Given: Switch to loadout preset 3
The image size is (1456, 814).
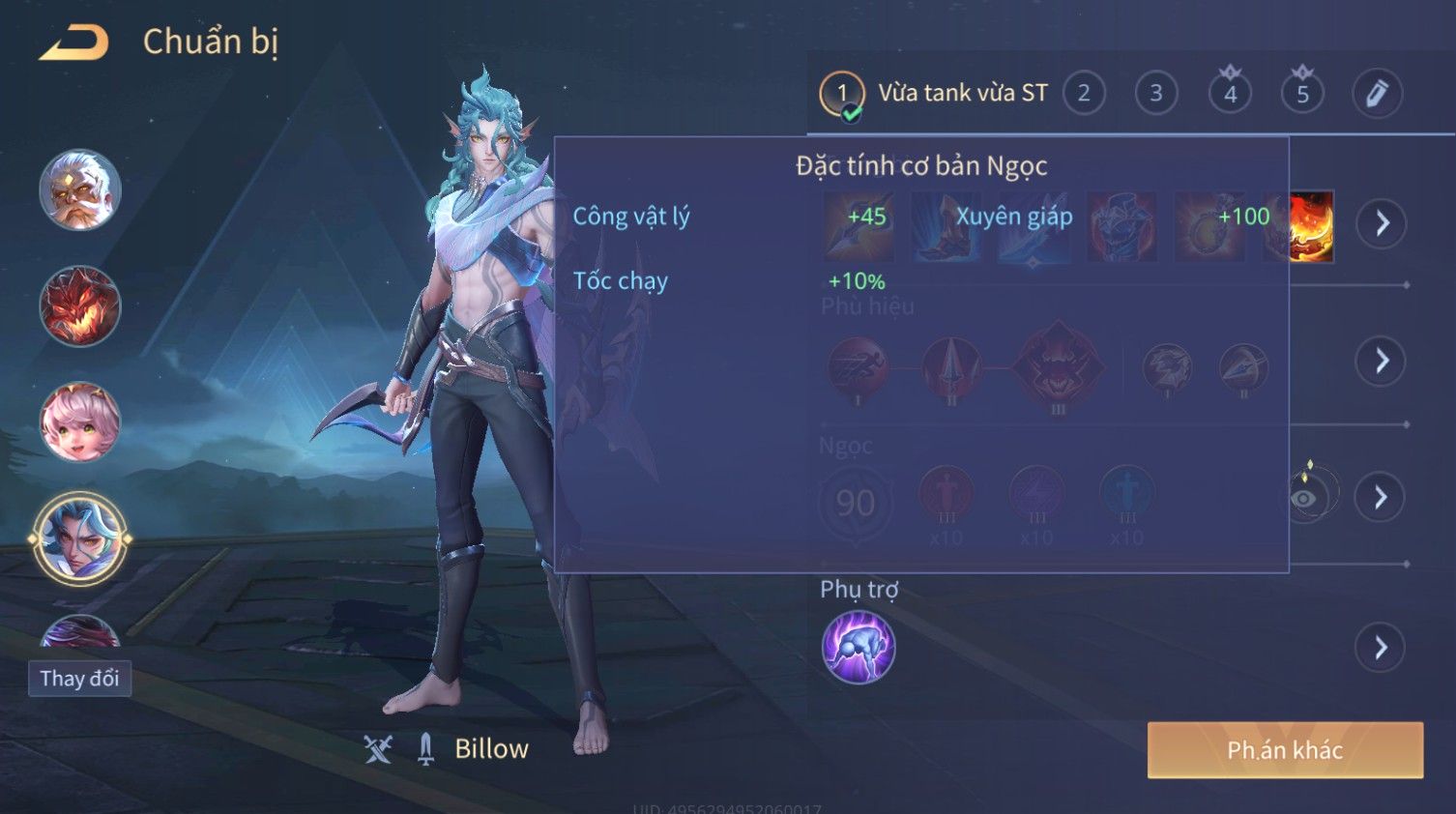Looking at the screenshot, I should click(x=1156, y=94).
